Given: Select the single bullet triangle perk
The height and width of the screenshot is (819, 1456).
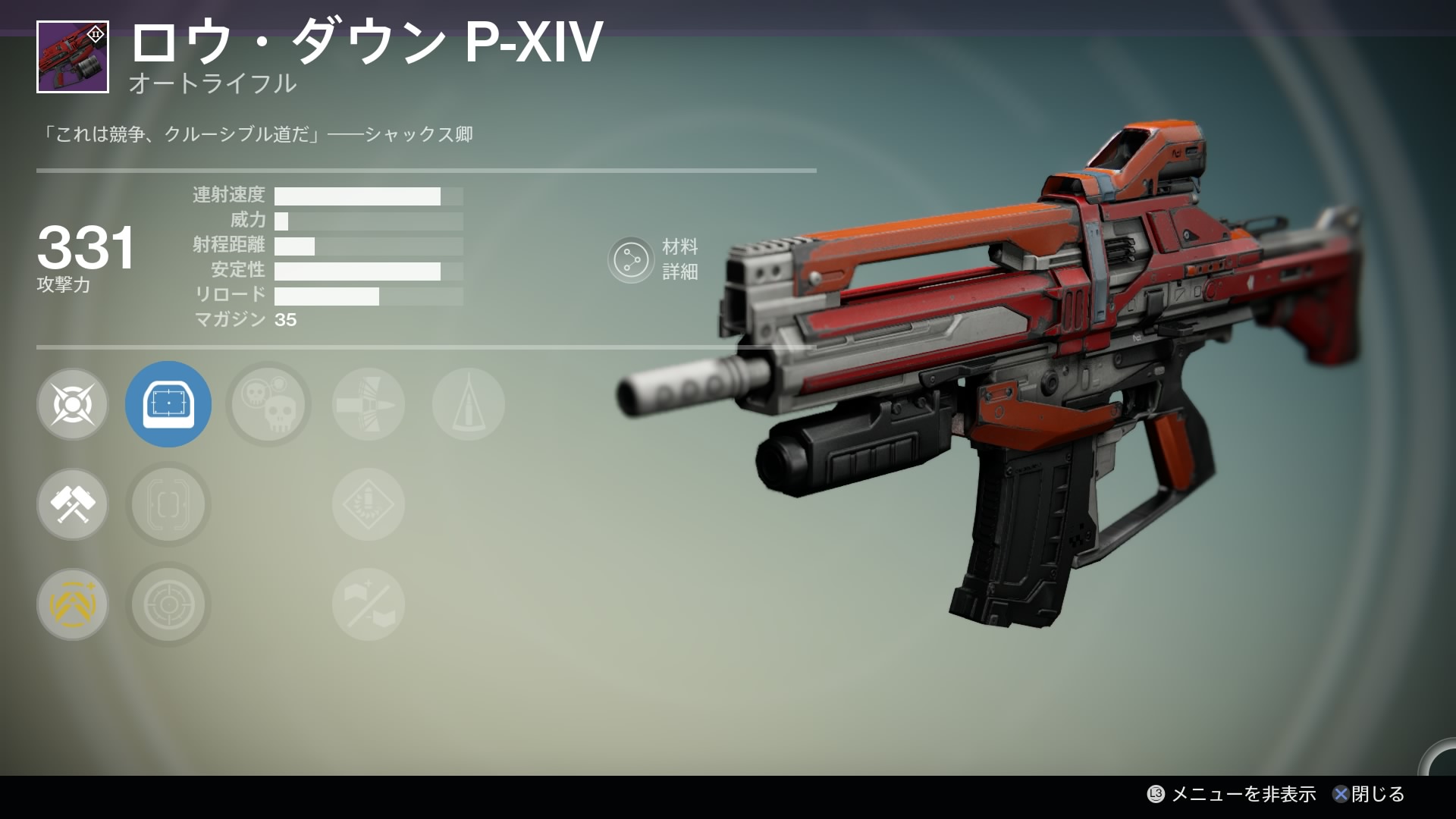Looking at the screenshot, I should 469,404.
